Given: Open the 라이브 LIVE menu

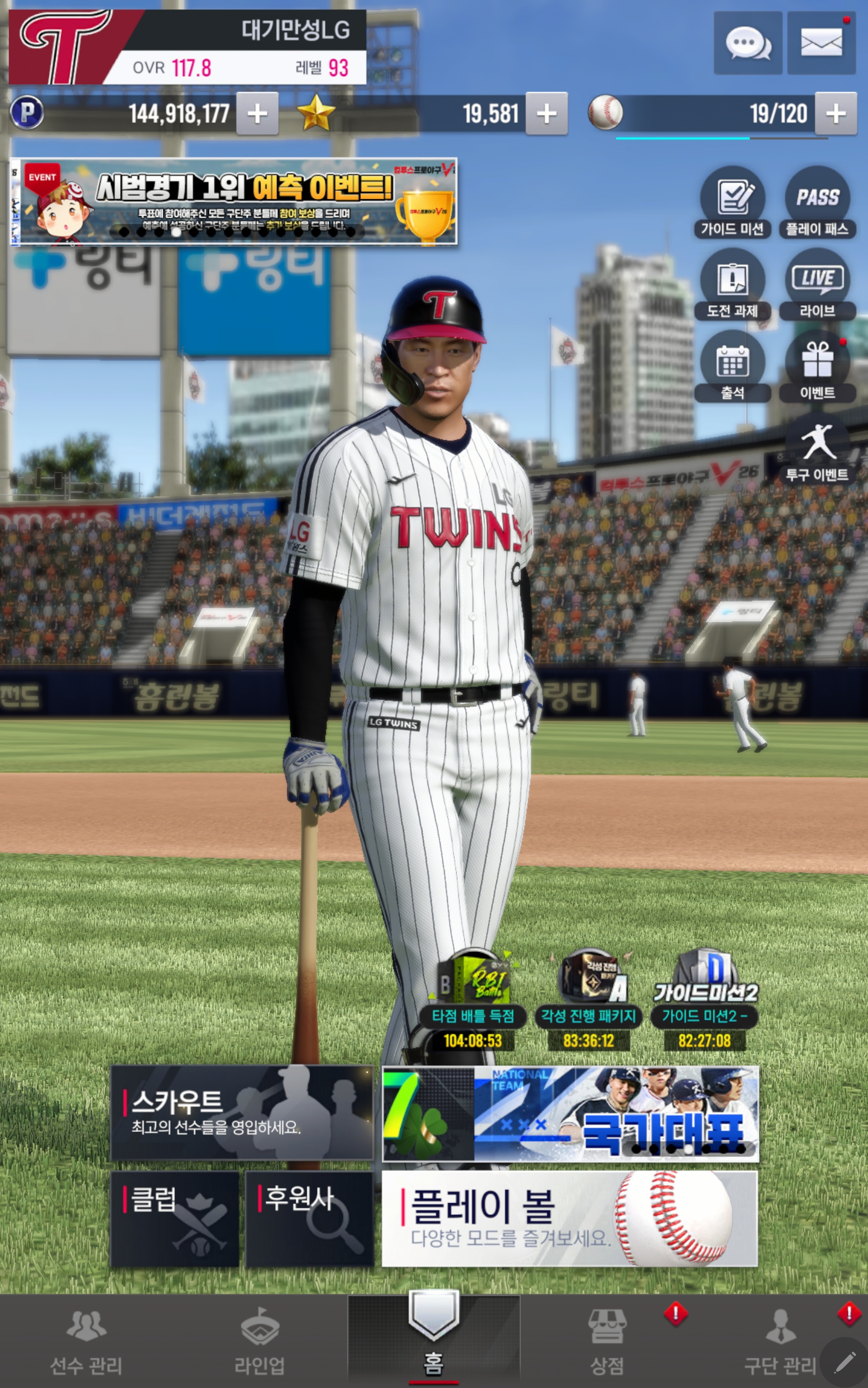Looking at the screenshot, I should point(817,284).
